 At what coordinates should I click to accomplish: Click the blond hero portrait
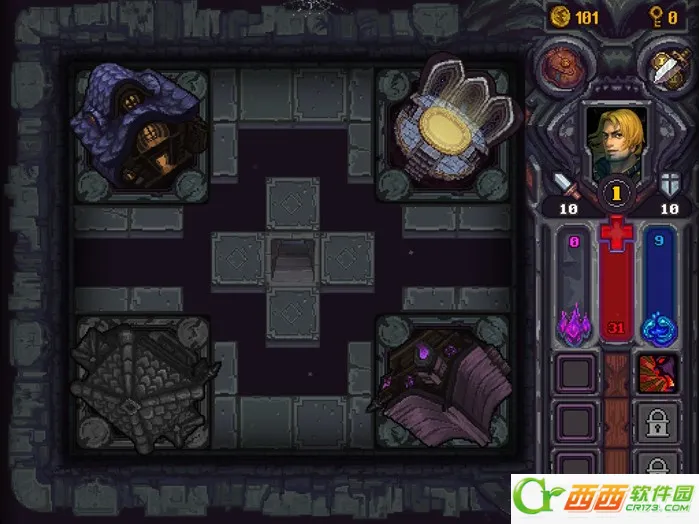[612, 142]
